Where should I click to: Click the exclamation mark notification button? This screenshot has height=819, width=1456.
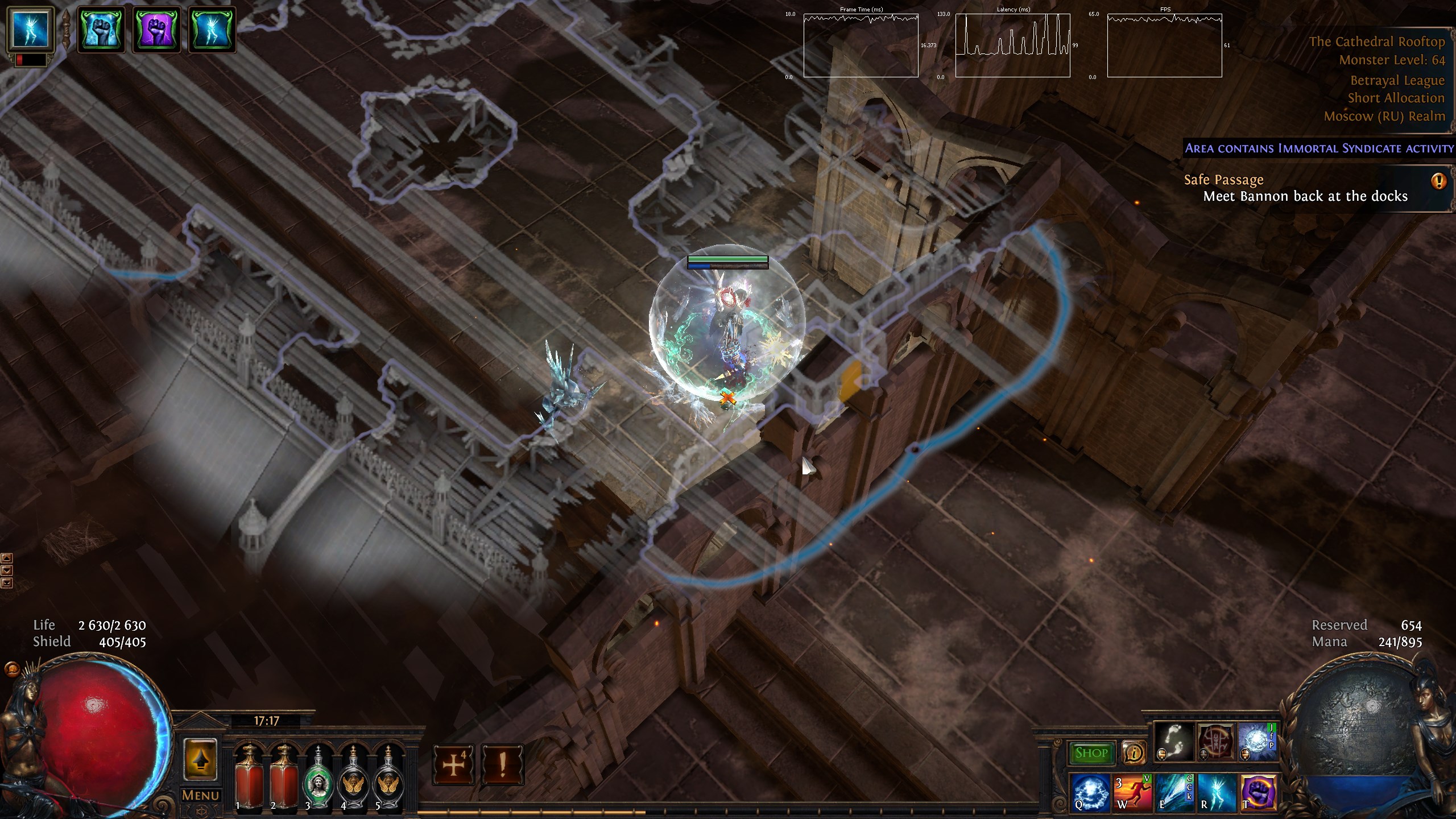(x=502, y=766)
